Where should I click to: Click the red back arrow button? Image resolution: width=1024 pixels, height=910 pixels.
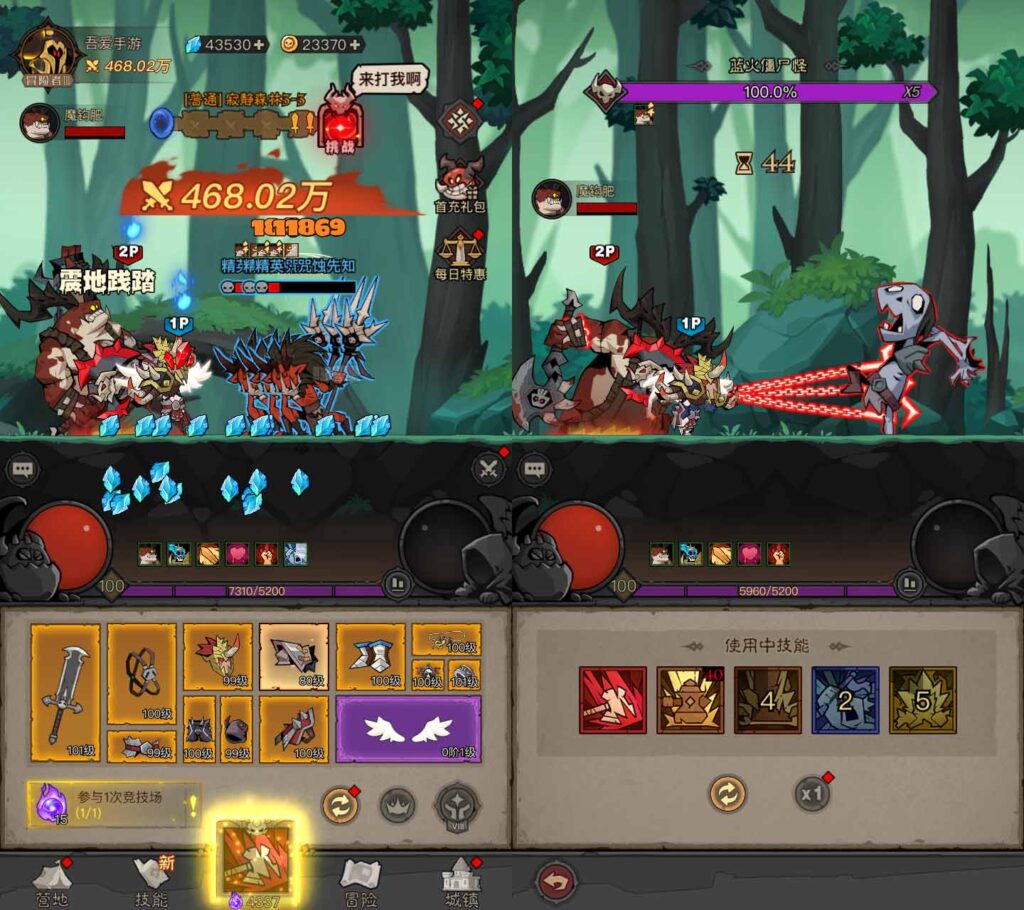(x=556, y=883)
